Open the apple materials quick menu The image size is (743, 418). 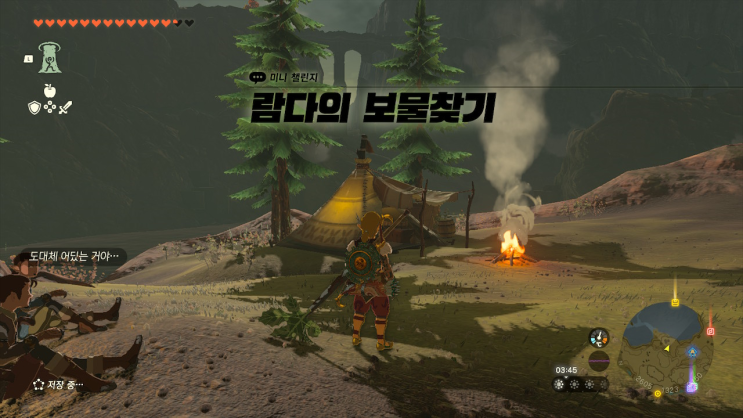point(49,91)
